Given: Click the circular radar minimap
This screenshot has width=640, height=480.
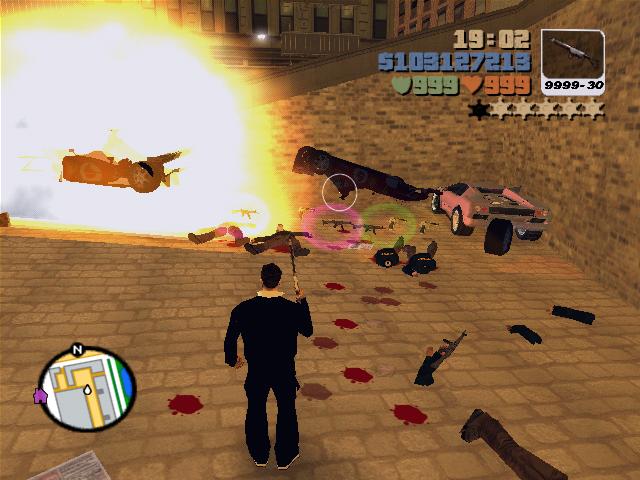Looking at the screenshot, I should [85, 389].
